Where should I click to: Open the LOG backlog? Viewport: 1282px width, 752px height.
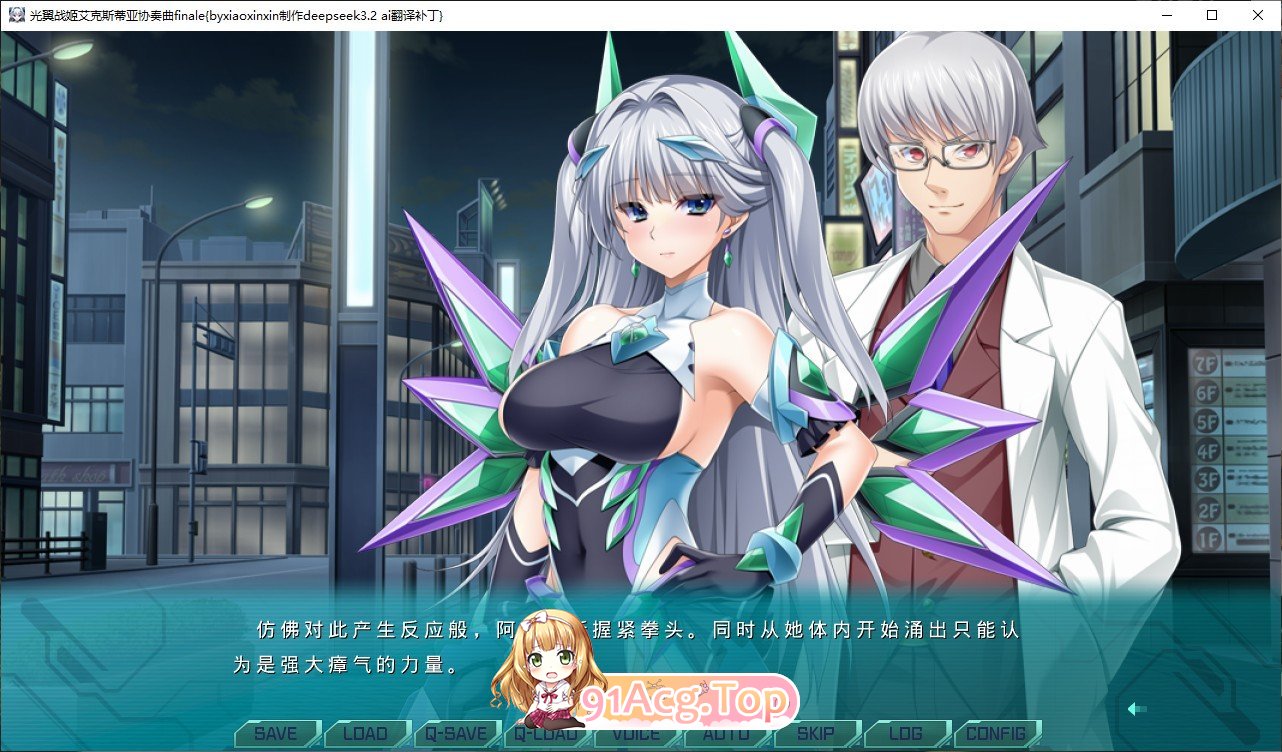pos(906,733)
